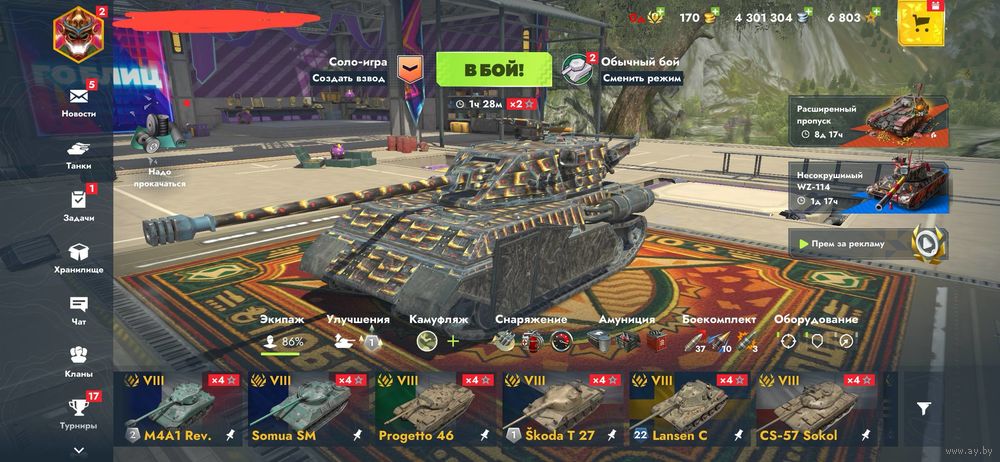
Task: Activate Прем за рекламу ad reward
Action: [x=868, y=242]
